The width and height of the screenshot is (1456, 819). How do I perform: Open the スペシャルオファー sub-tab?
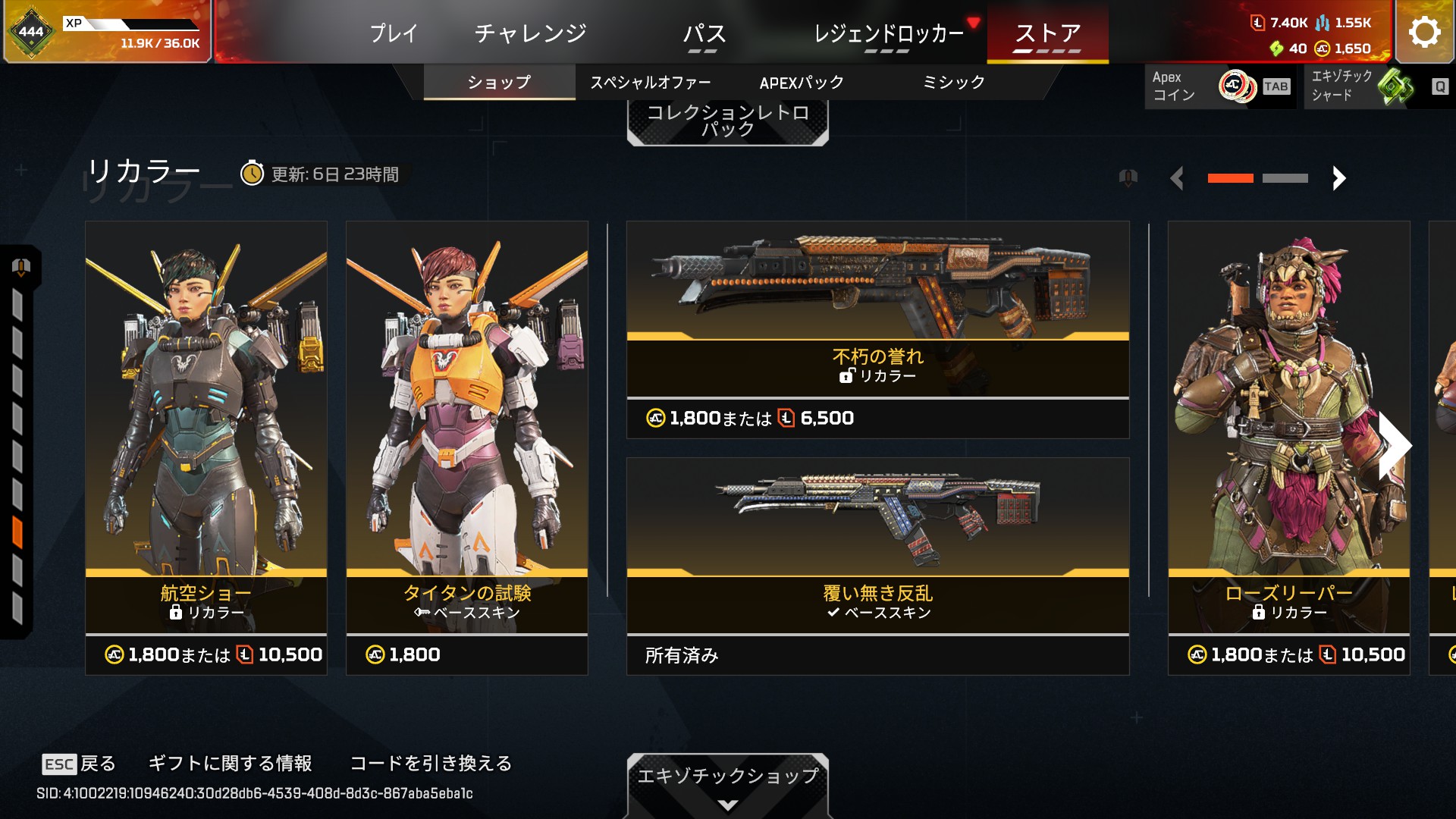pyautogui.click(x=651, y=82)
